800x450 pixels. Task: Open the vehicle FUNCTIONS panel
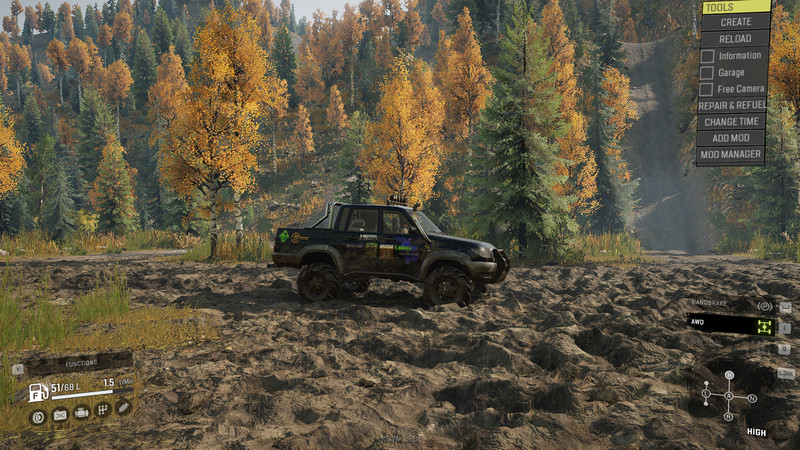tap(80, 365)
